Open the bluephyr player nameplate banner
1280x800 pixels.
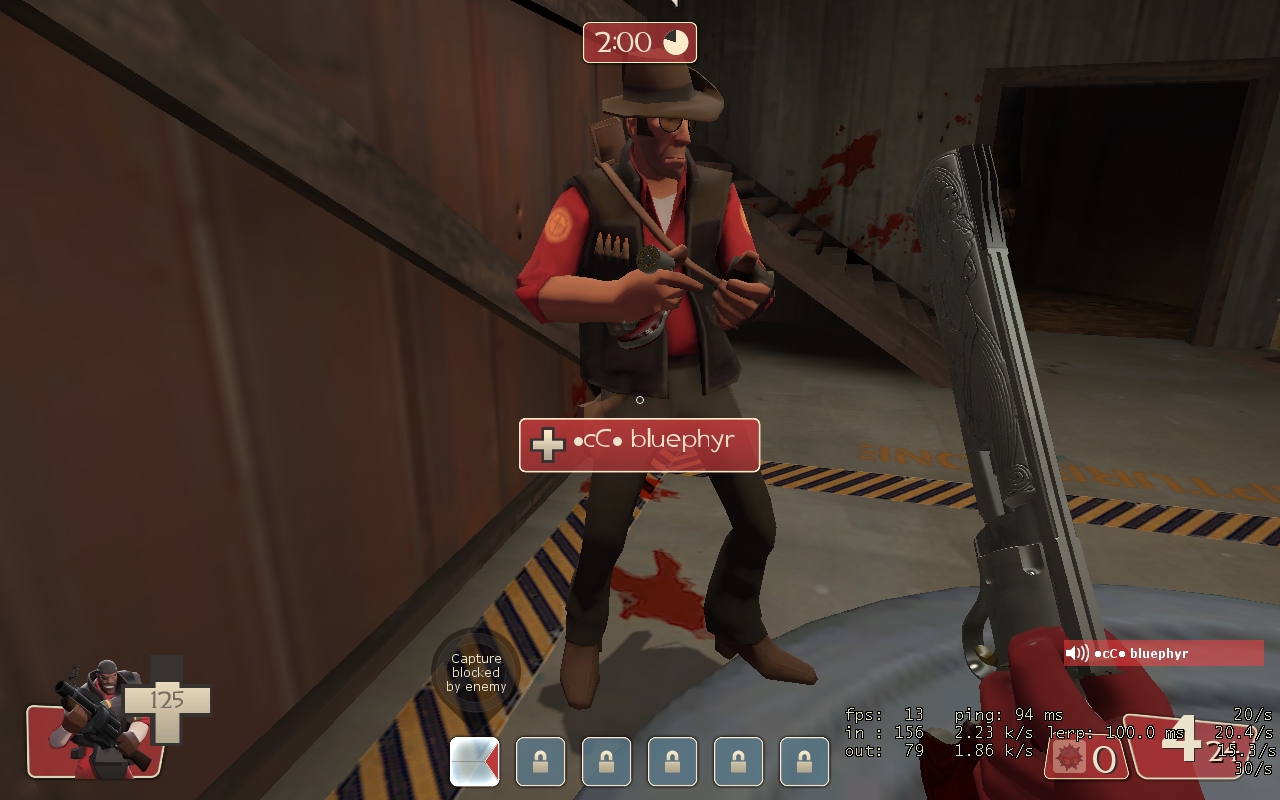coord(639,445)
